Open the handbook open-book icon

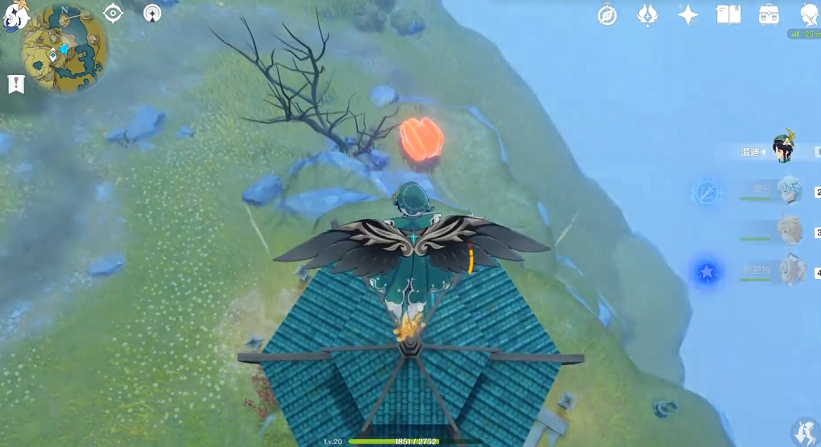(728, 14)
